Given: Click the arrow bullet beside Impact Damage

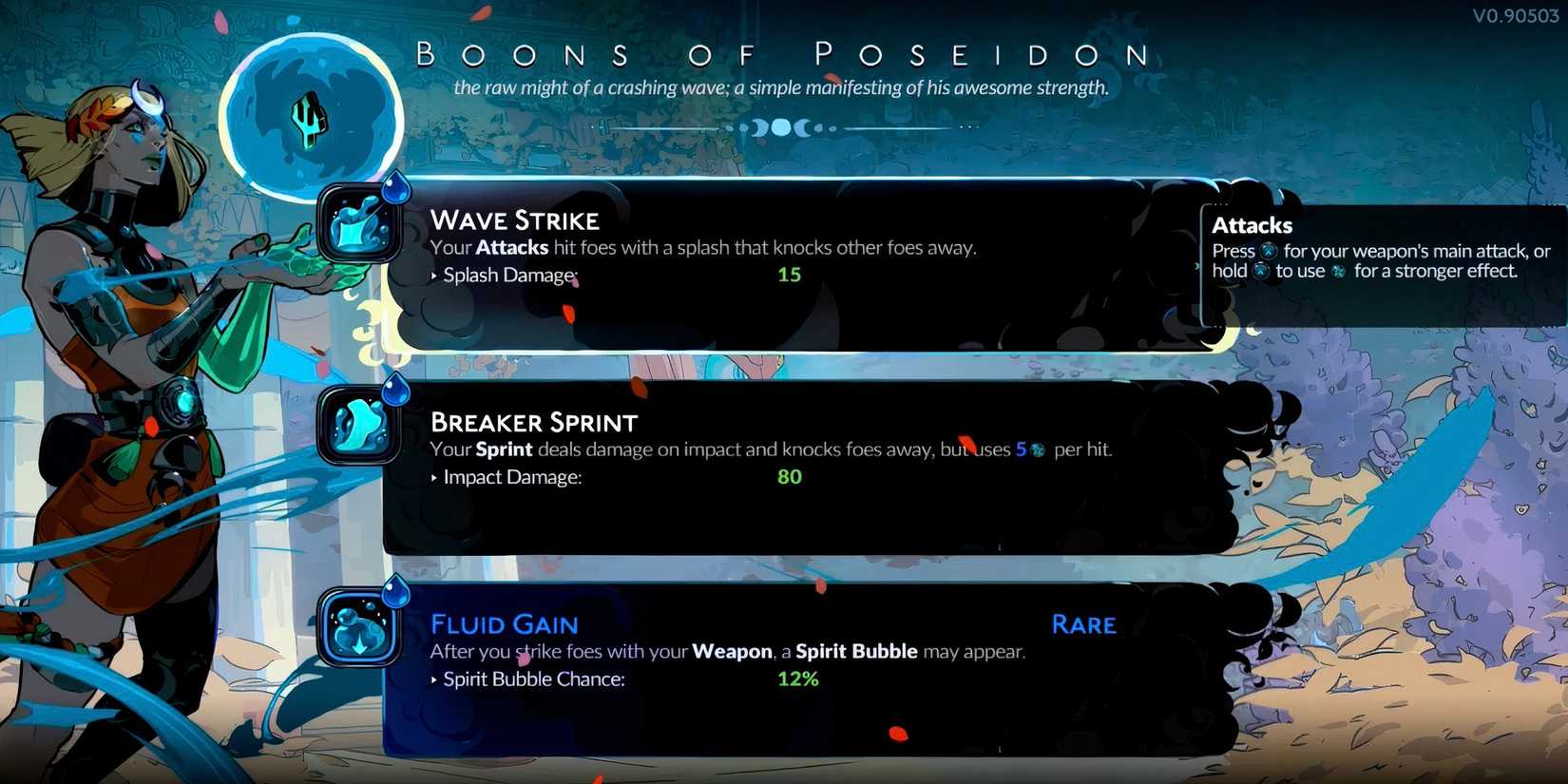Looking at the screenshot, I should click(434, 478).
